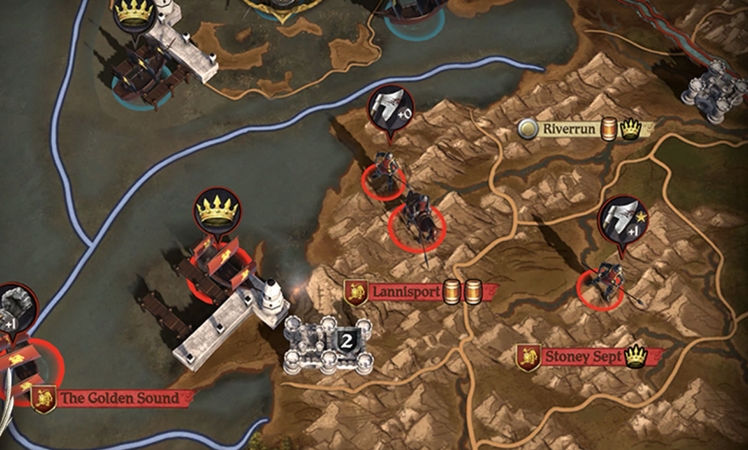Select the mounted knight unit near Lannisport
This screenshot has width=748, height=450.
[x=418, y=218]
